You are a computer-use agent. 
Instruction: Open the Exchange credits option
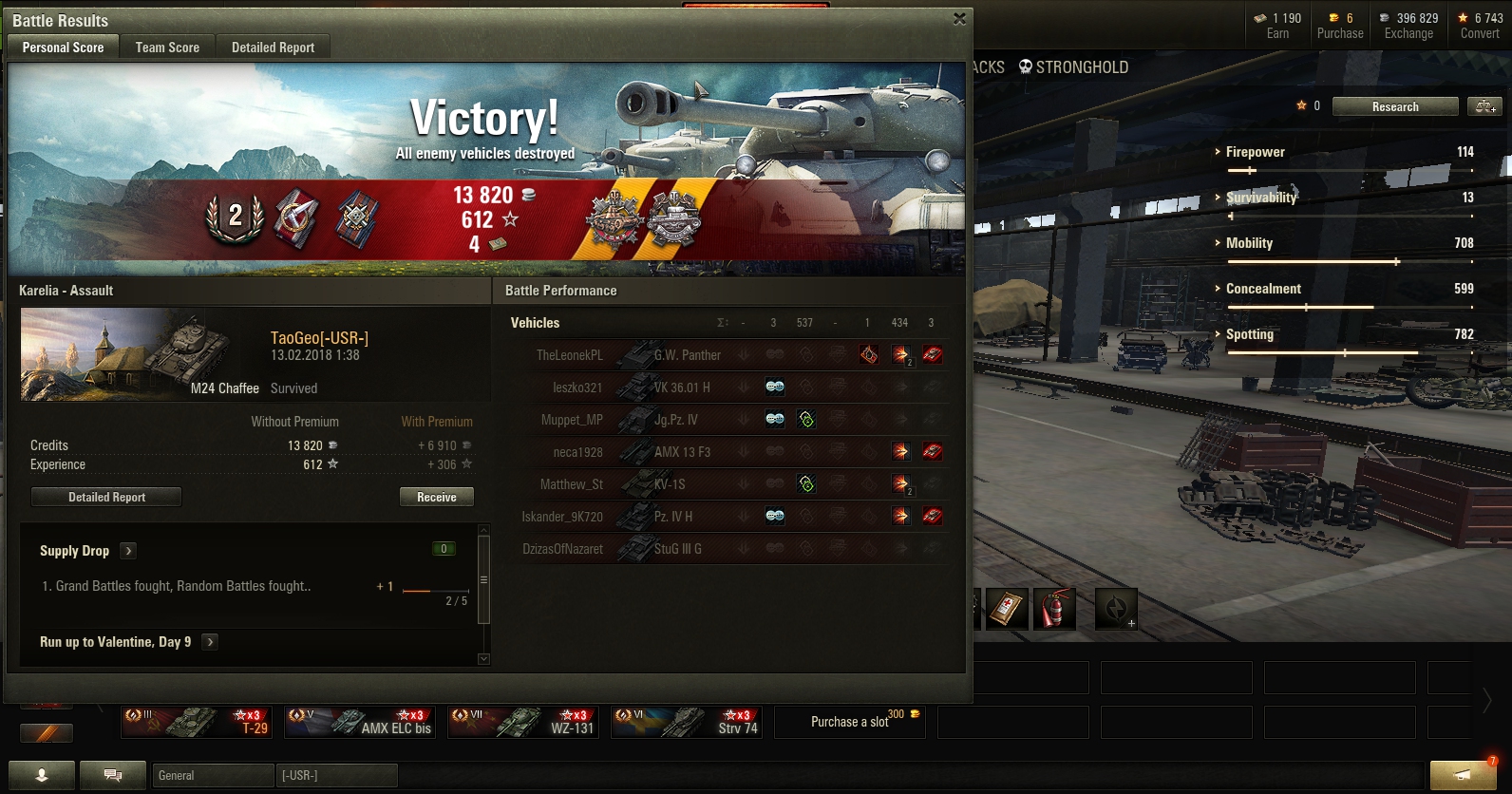click(x=1408, y=26)
